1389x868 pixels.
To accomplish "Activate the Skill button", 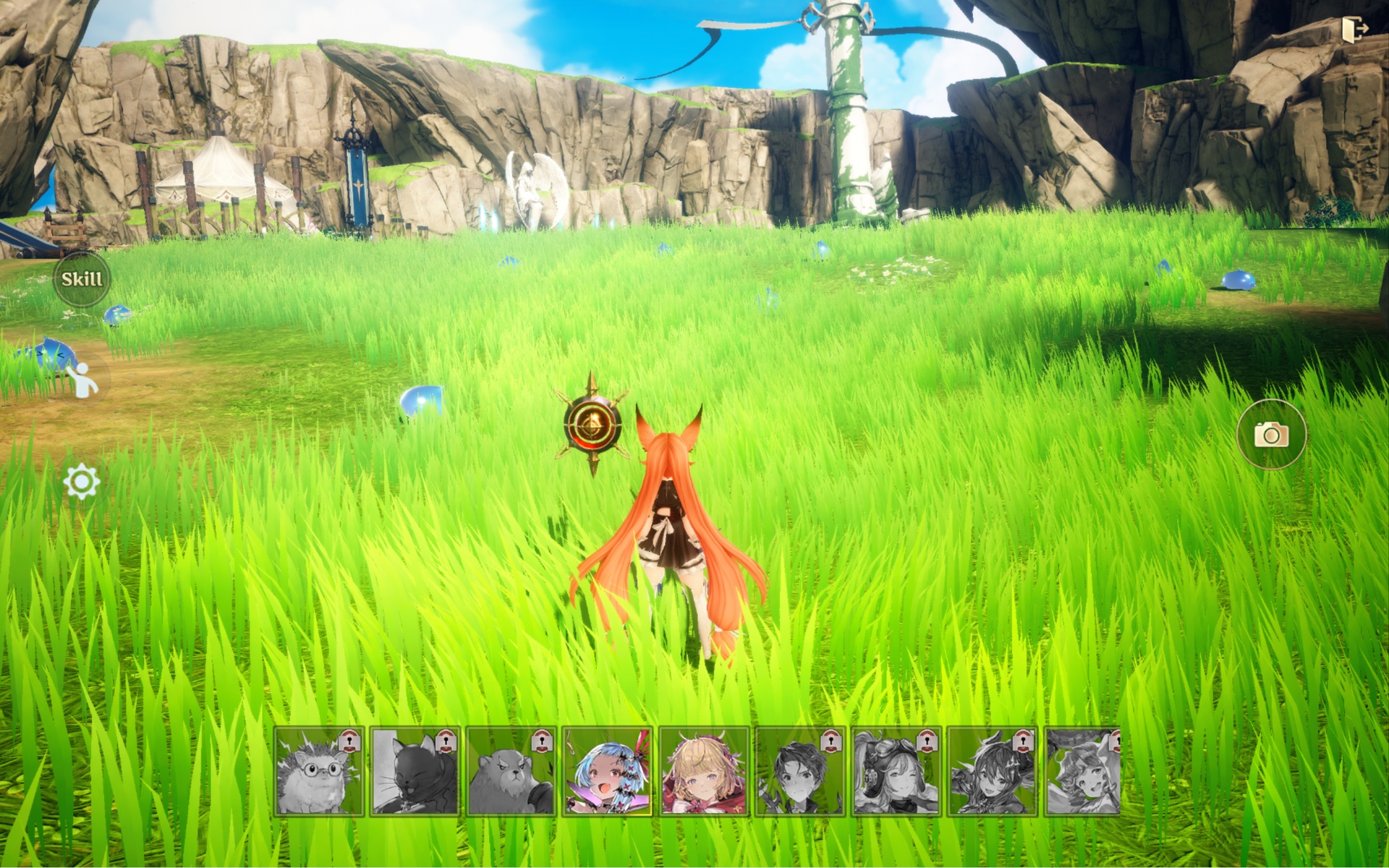I will [x=82, y=279].
